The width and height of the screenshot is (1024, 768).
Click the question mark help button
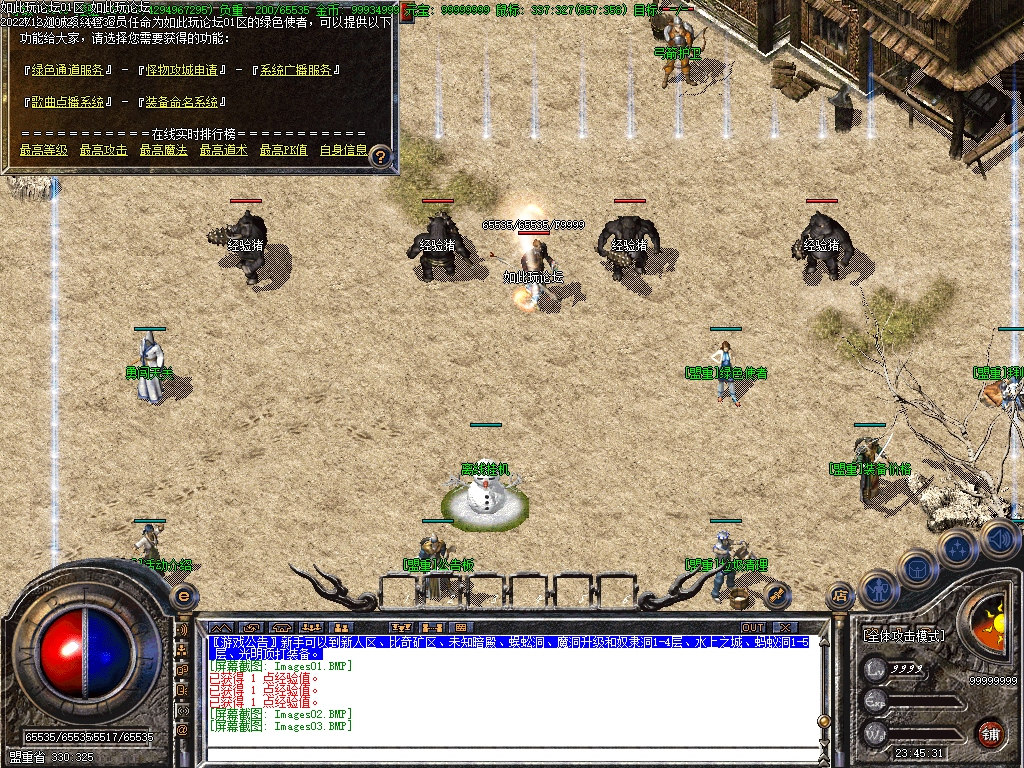381,156
